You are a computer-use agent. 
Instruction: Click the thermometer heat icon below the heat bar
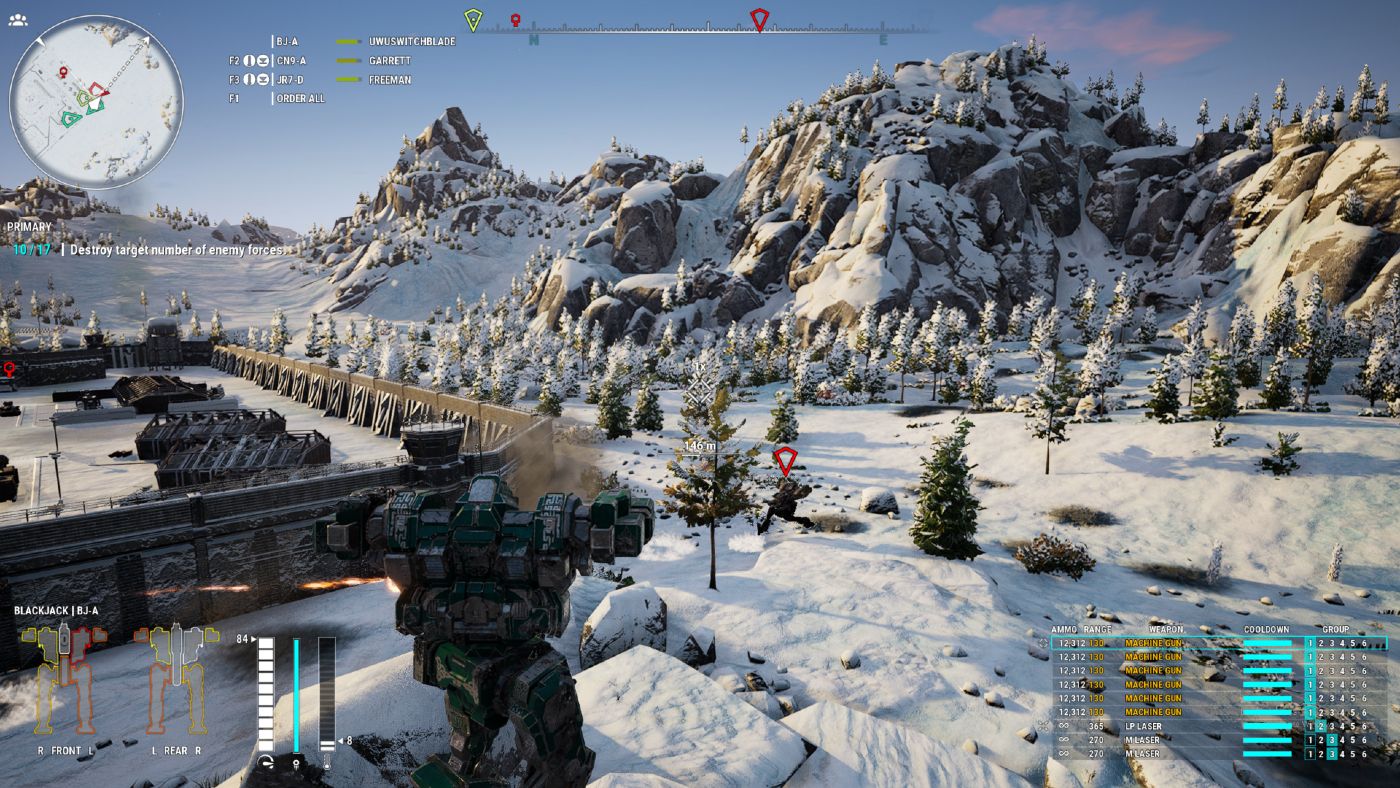327,763
